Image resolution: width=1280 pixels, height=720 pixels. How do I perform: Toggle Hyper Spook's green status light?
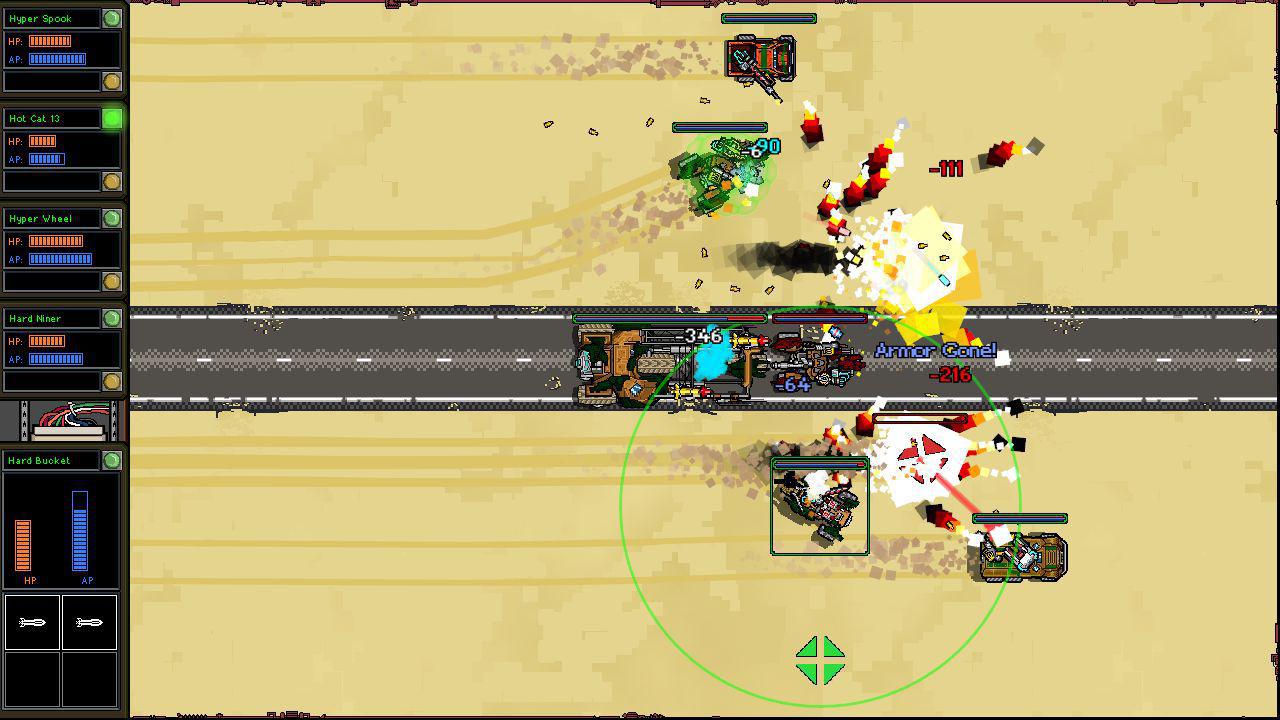[110, 17]
